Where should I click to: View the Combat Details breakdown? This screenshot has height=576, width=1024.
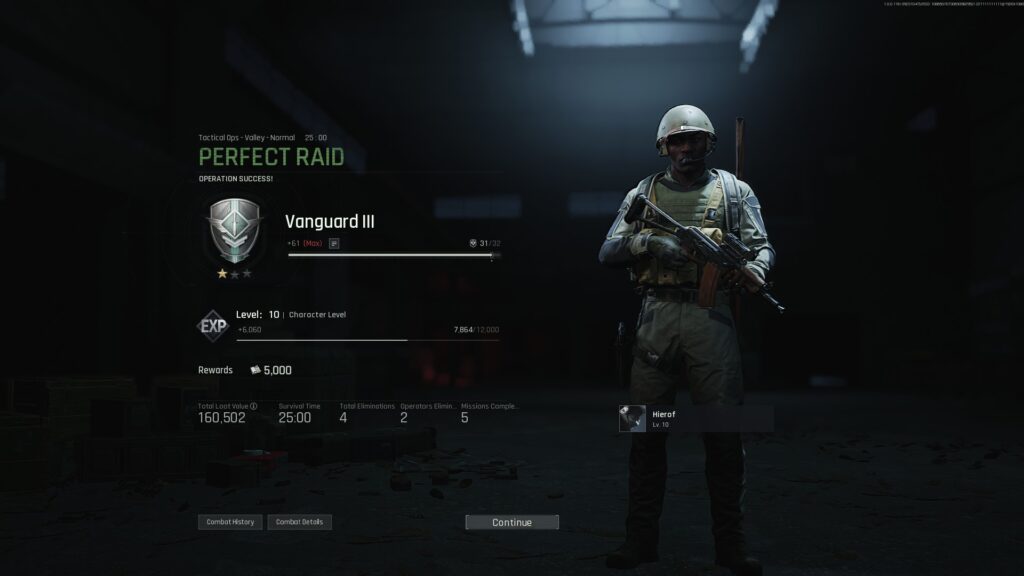(300, 522)
